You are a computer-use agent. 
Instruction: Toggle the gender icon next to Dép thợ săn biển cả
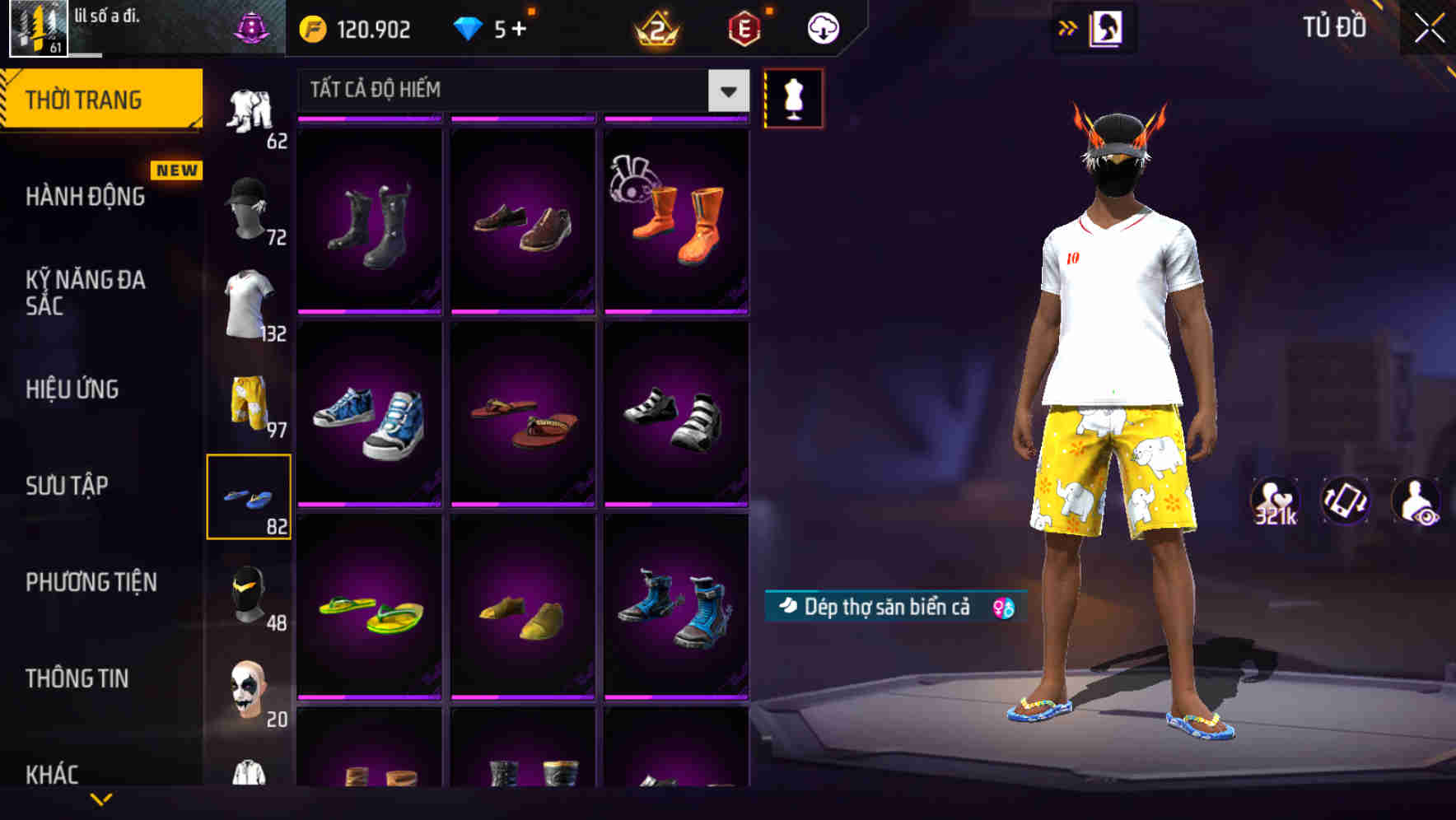(x=1001, y=607)
